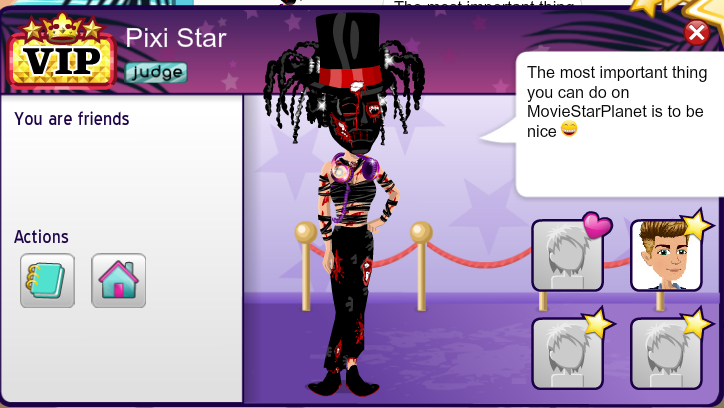Select the boy avatar friend portrait
Viewport: 724px width, 408px height.
(665, 256)
